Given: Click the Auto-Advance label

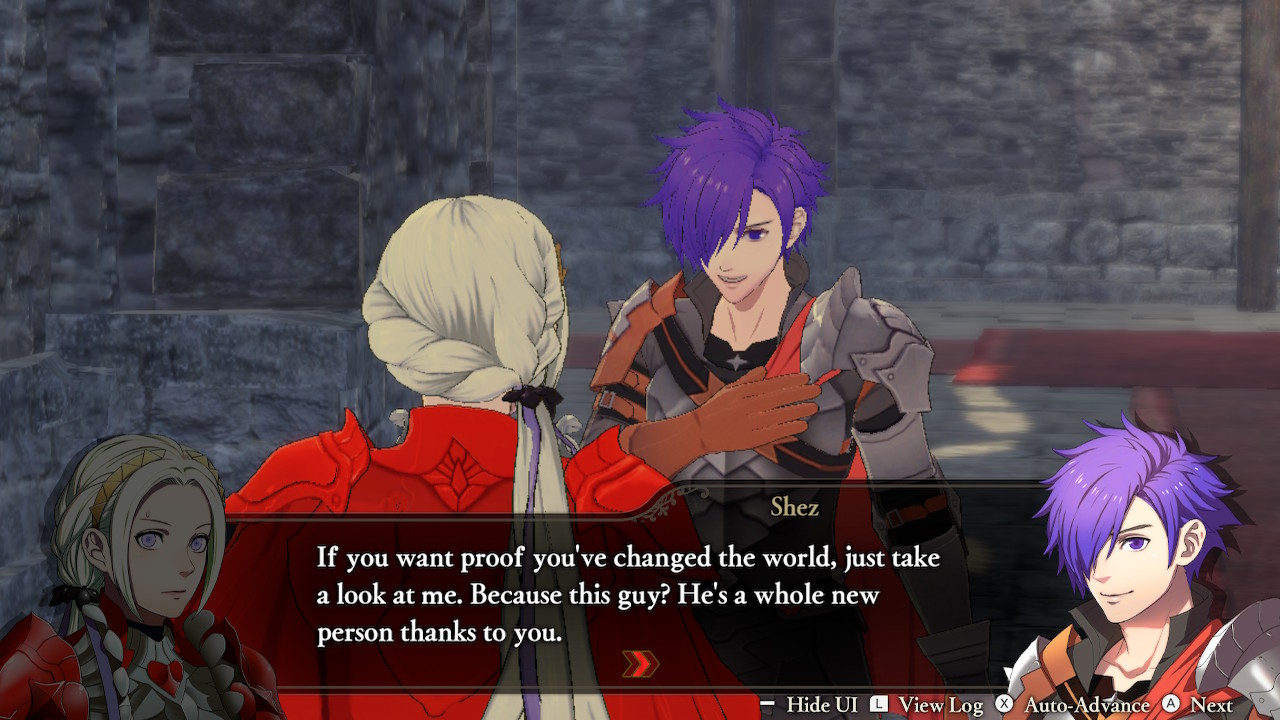Looking at the screenshot, I should [1087, 703].
